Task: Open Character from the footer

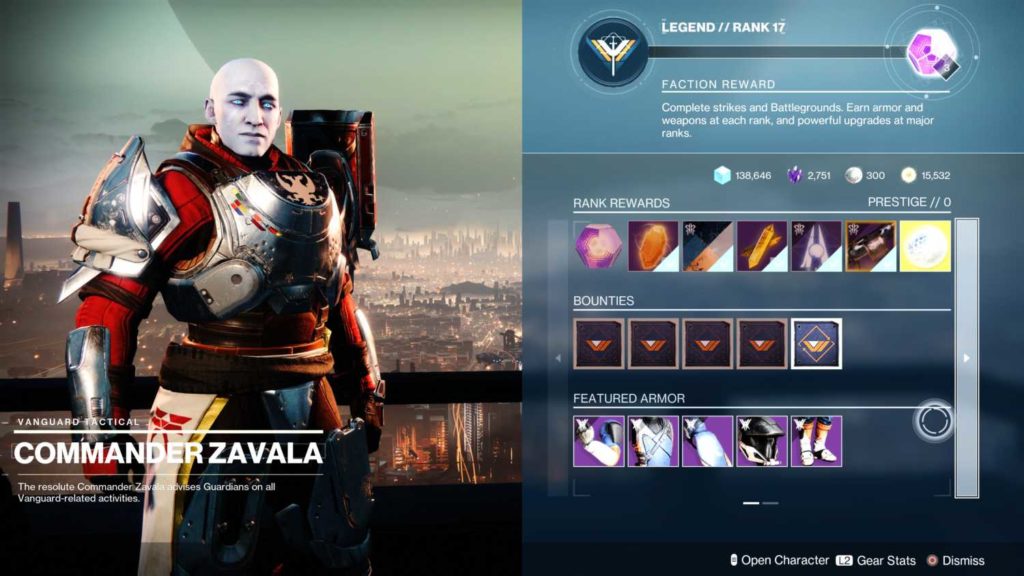Action: [778, 560]
